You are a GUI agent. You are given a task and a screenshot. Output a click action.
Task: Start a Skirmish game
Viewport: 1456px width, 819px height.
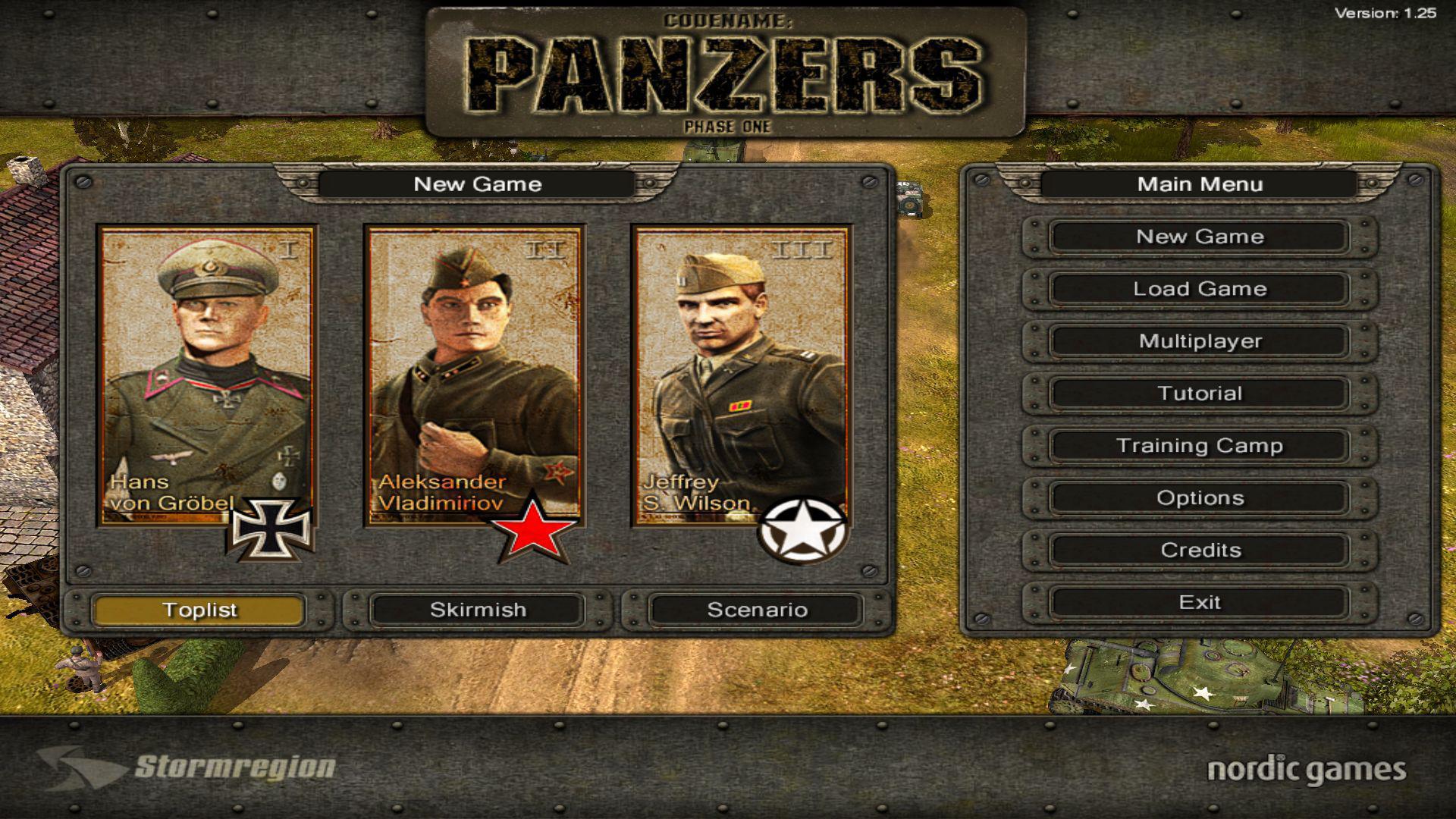478,610
